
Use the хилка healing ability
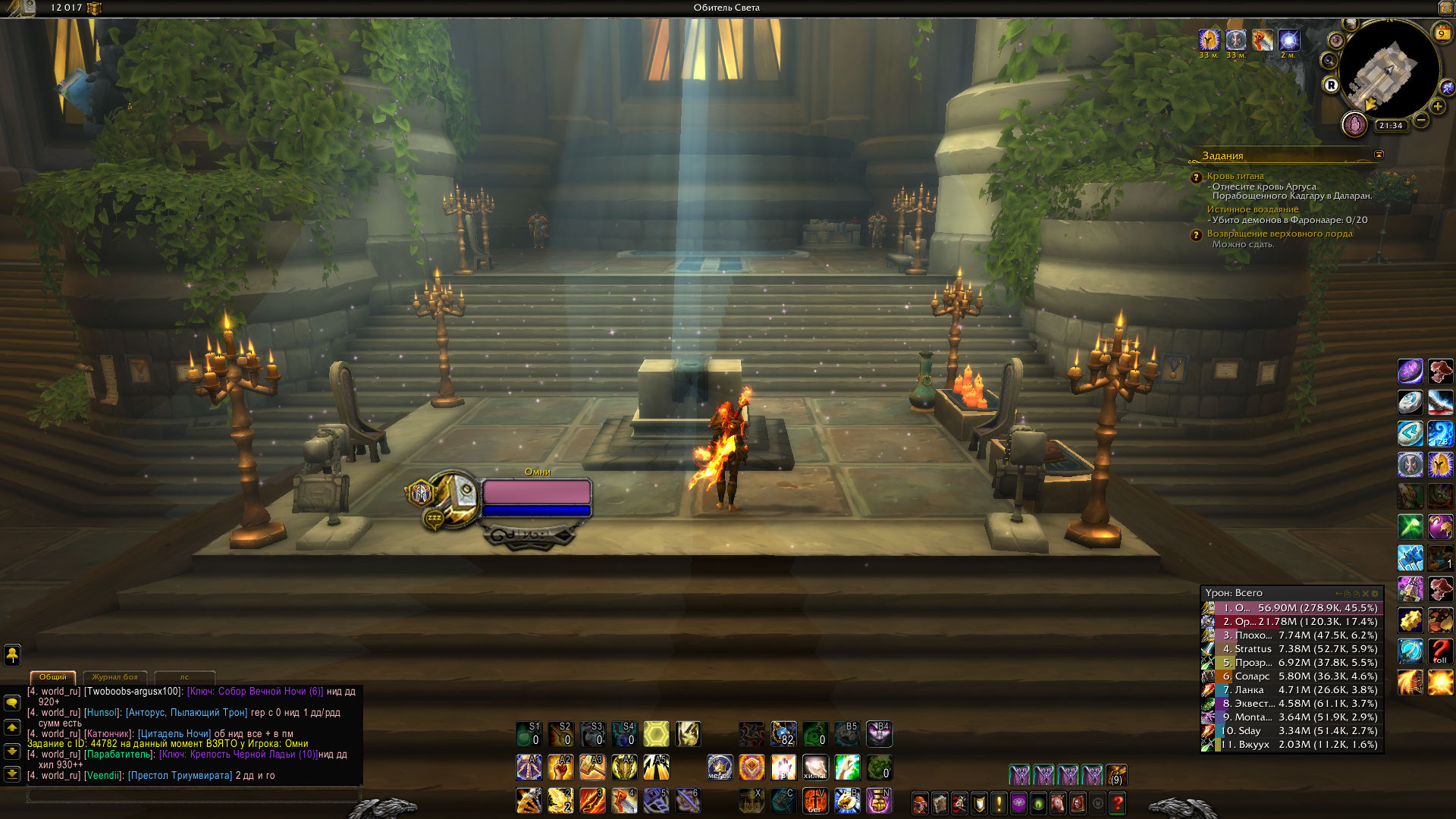(815, 767)
